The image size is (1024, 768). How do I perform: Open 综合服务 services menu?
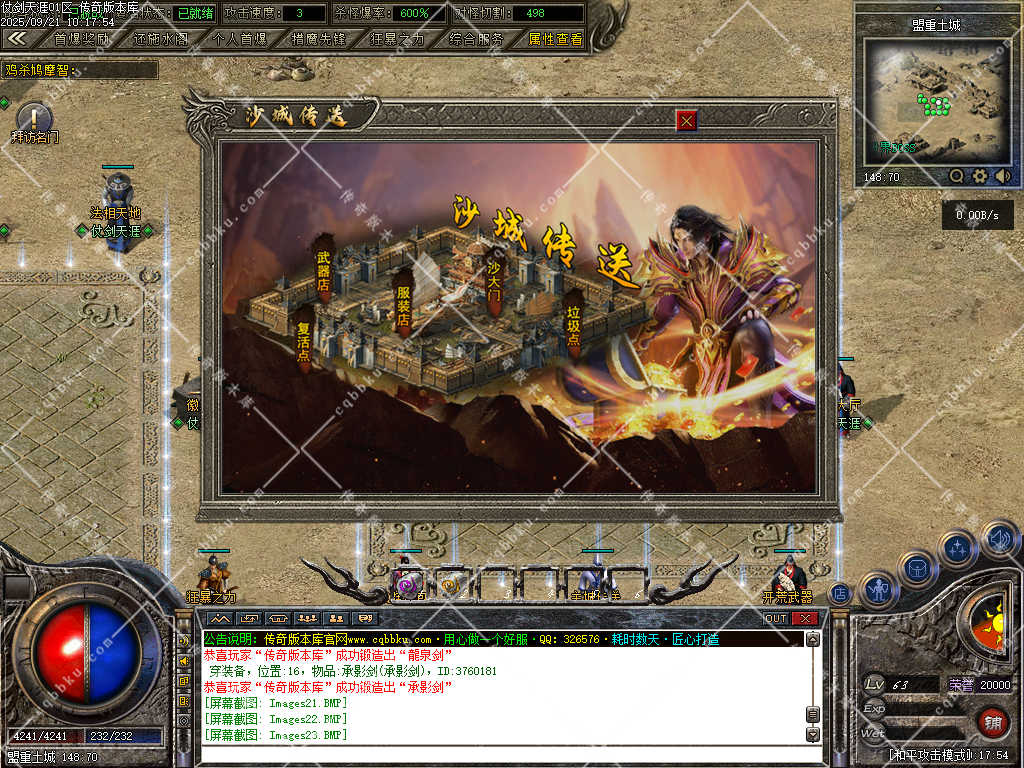(475, 39)
